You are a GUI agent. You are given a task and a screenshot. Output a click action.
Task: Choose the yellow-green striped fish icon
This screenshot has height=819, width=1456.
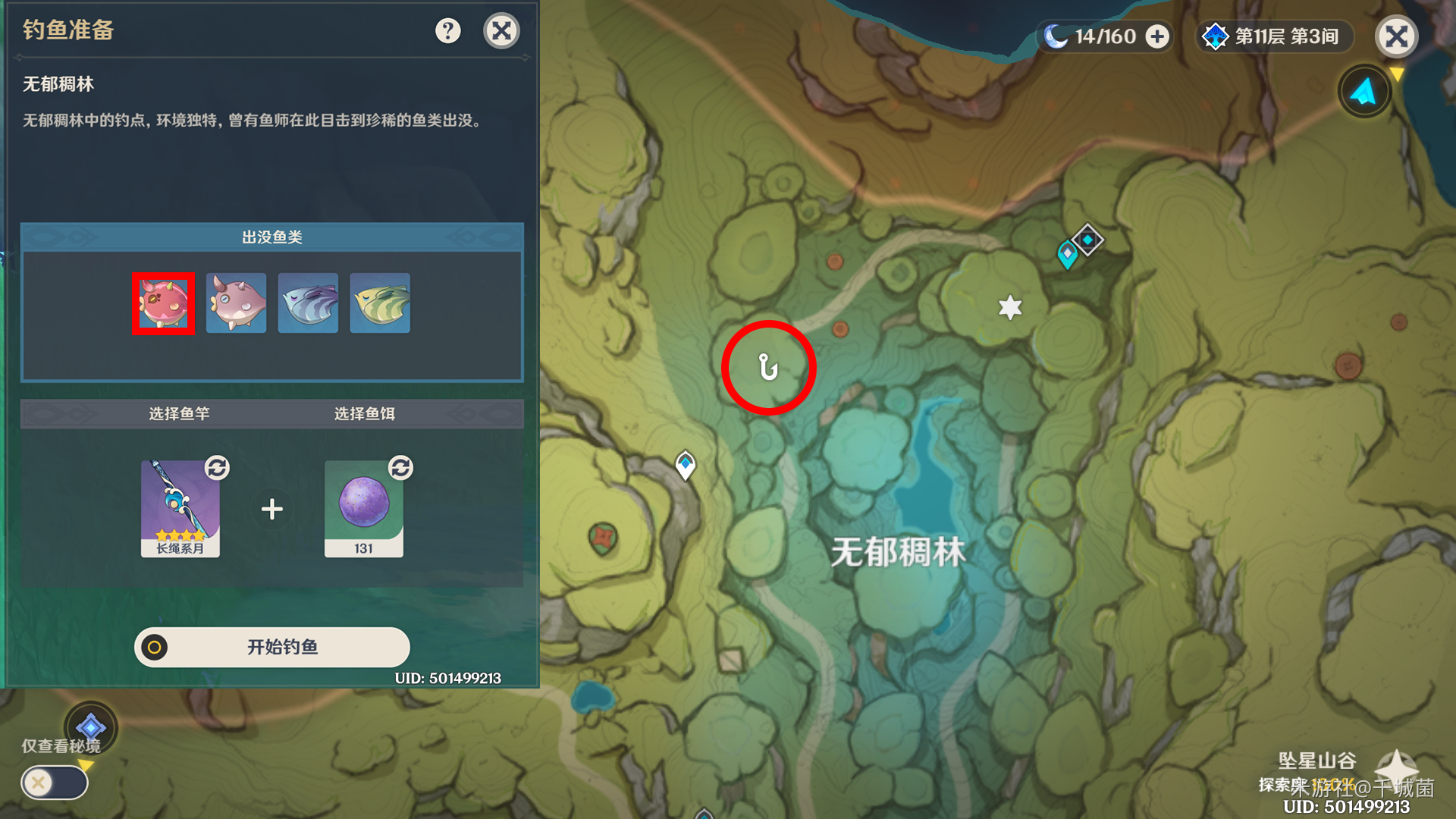tap(380, 303)
